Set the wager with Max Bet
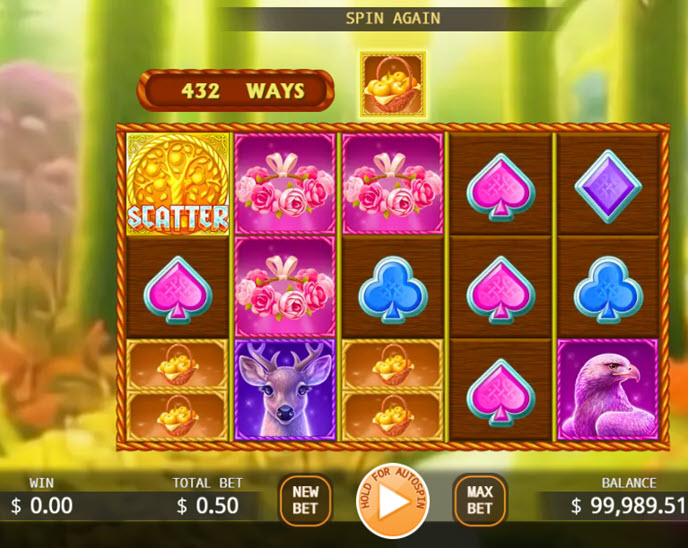Viewport: 688px width, 548px height. point(480,500)
